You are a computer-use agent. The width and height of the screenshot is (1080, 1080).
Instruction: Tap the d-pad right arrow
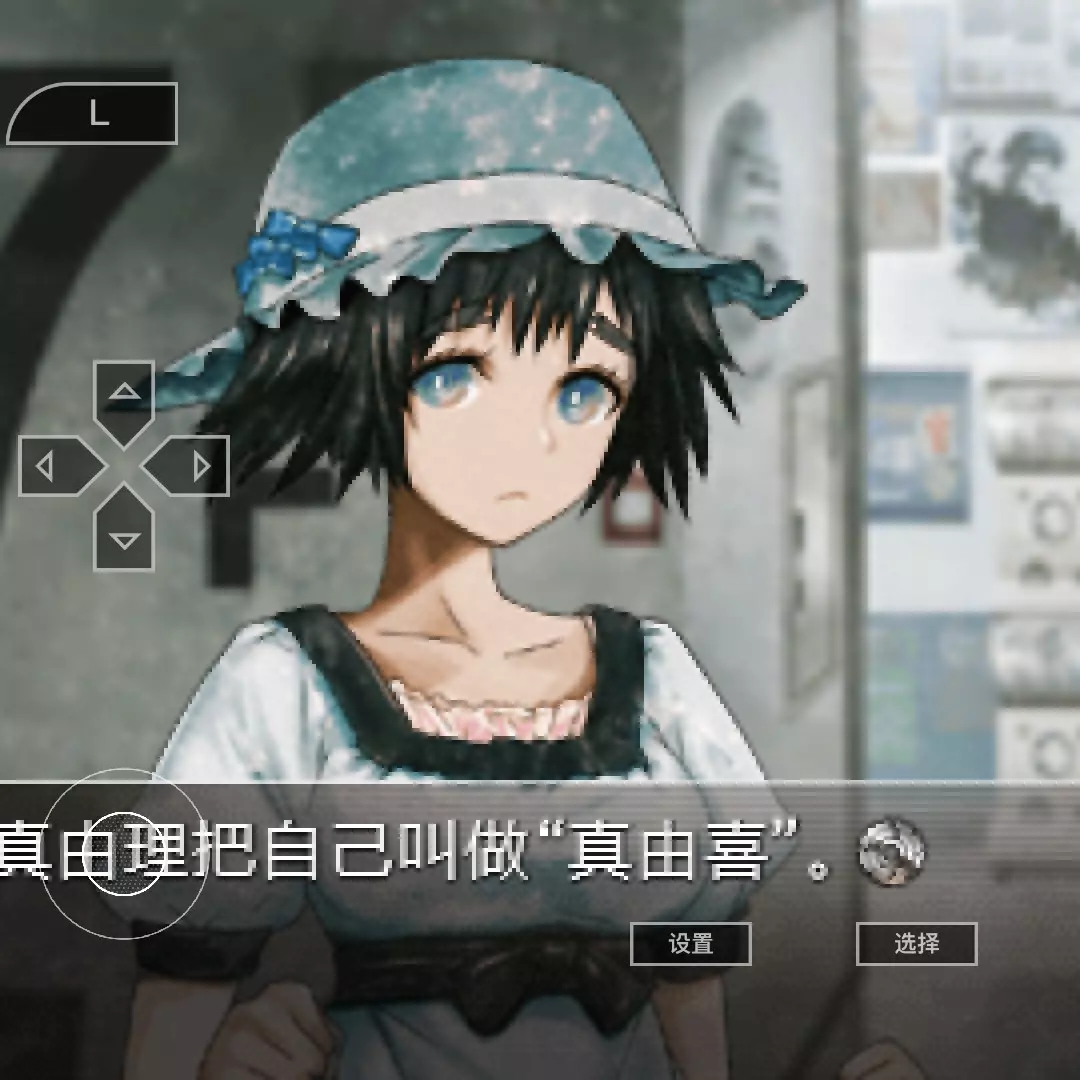192,466
